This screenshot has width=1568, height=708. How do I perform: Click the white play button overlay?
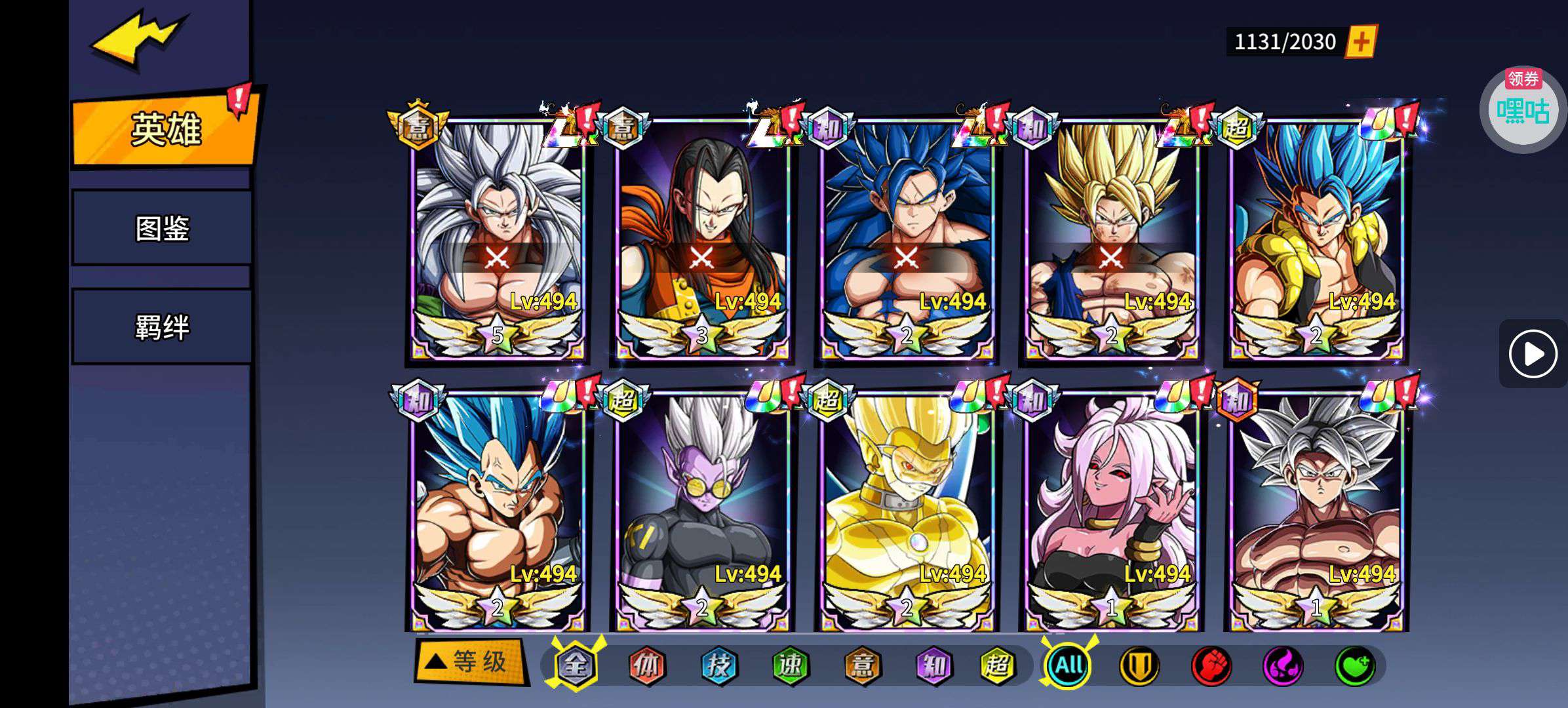tap(1533, 354)
